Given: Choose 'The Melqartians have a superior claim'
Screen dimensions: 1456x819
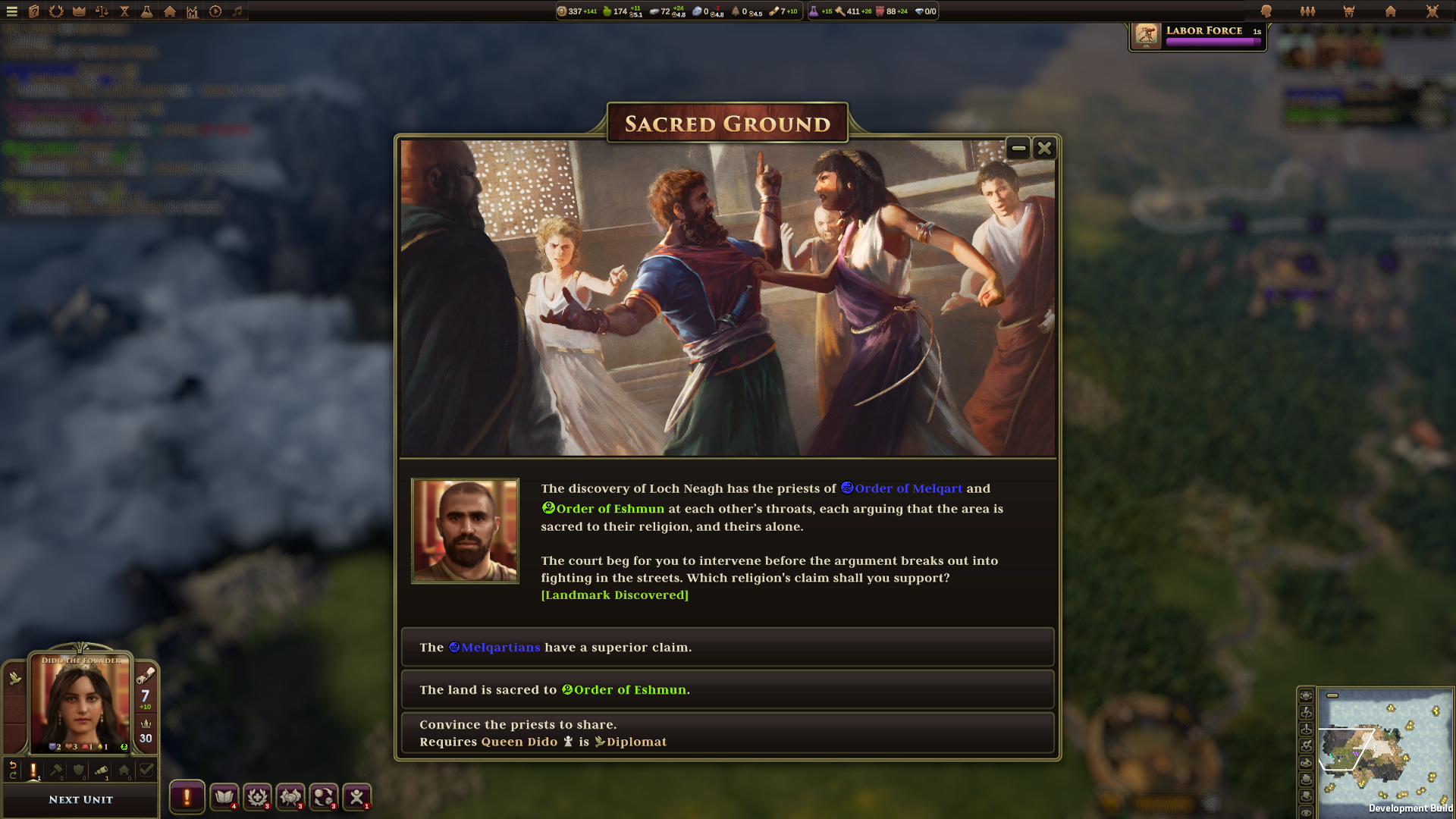Looking at the screenshot, I should tap(728, 648).
